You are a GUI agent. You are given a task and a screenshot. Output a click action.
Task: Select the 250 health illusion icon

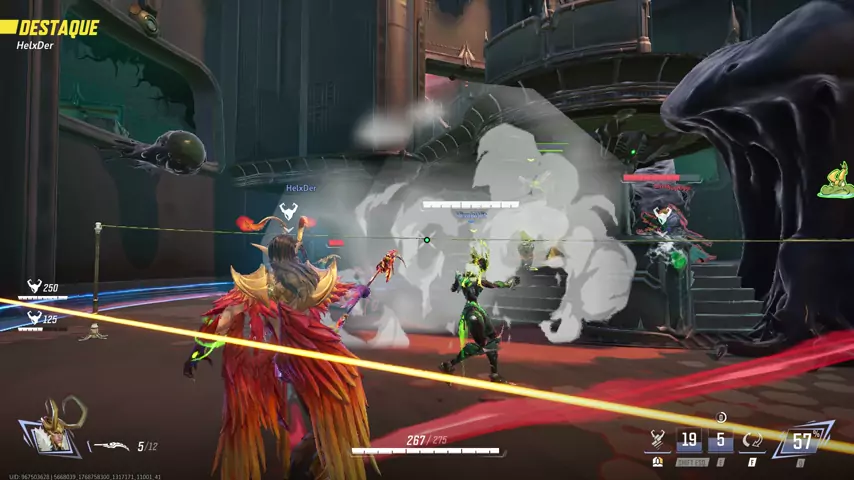34,287
